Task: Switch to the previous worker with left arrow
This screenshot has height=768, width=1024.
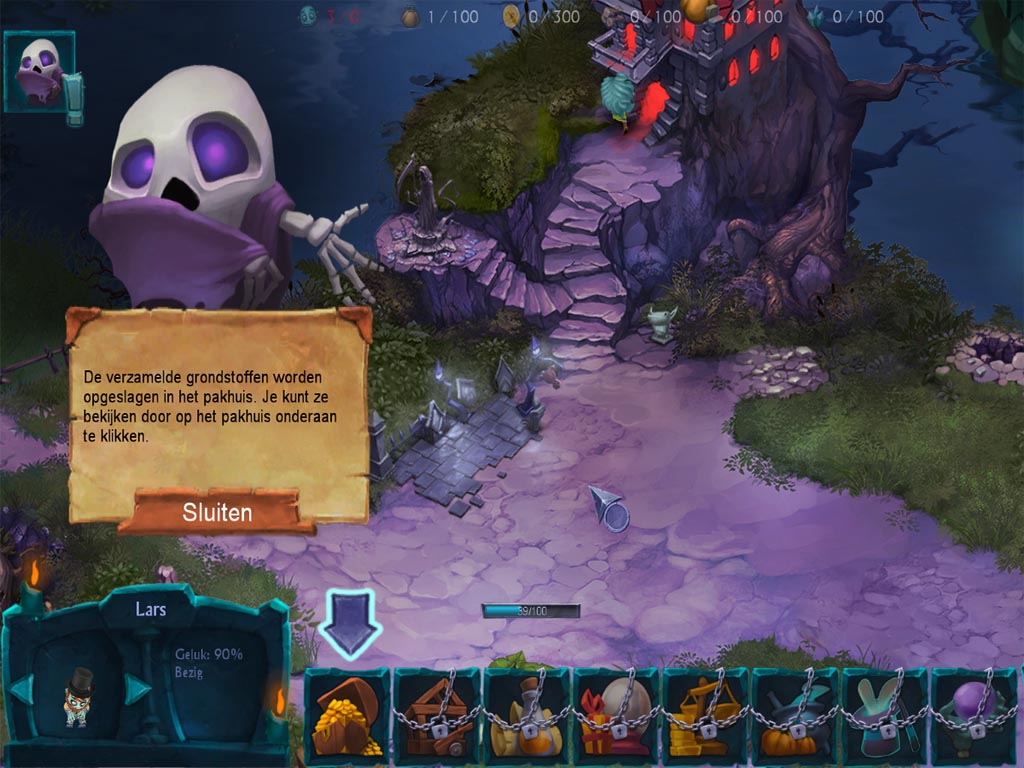Action: [22, 688]
